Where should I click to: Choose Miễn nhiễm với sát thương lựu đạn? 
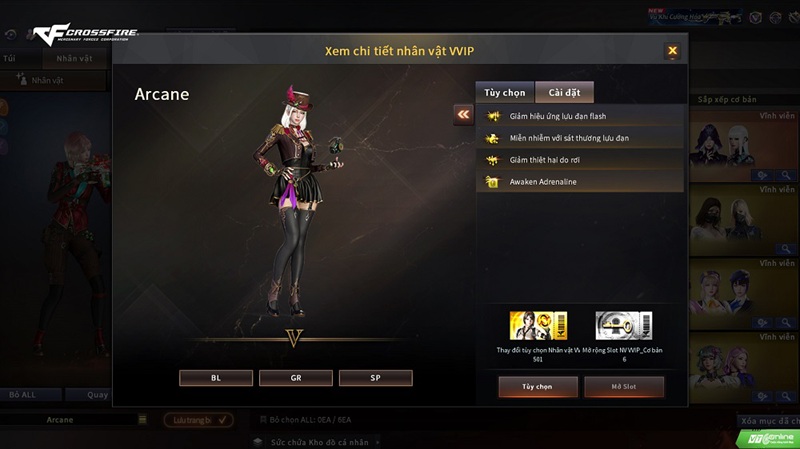click(580, 138)
